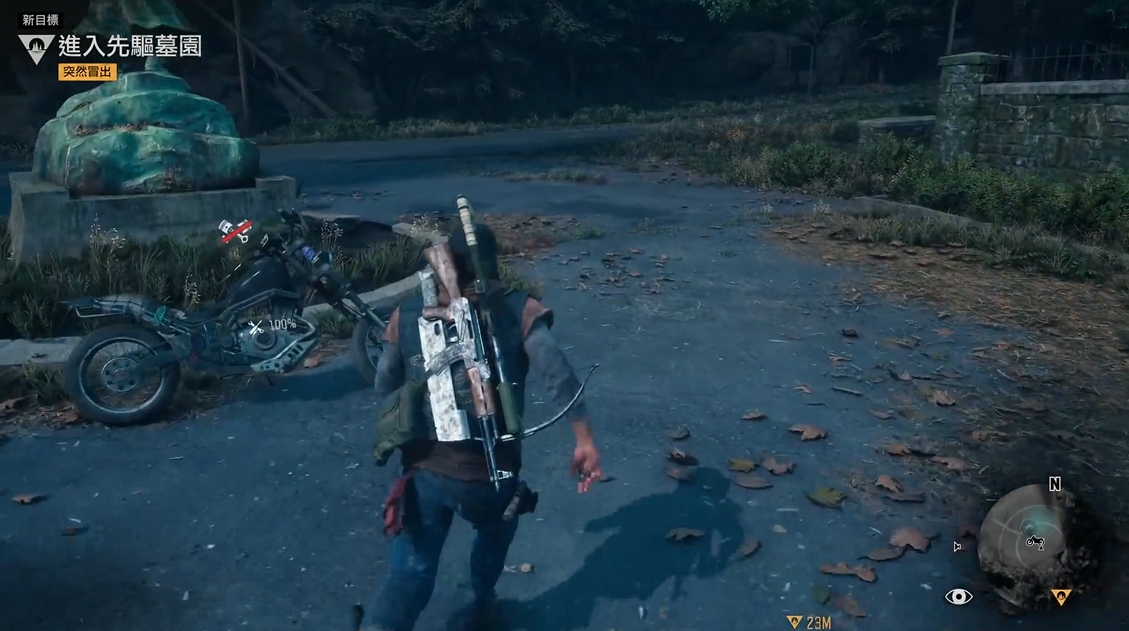The height and width of the screenshot is (631, 1129).
Task: Activate the eye-shaped survival vision icon
Action: (958, 597)
